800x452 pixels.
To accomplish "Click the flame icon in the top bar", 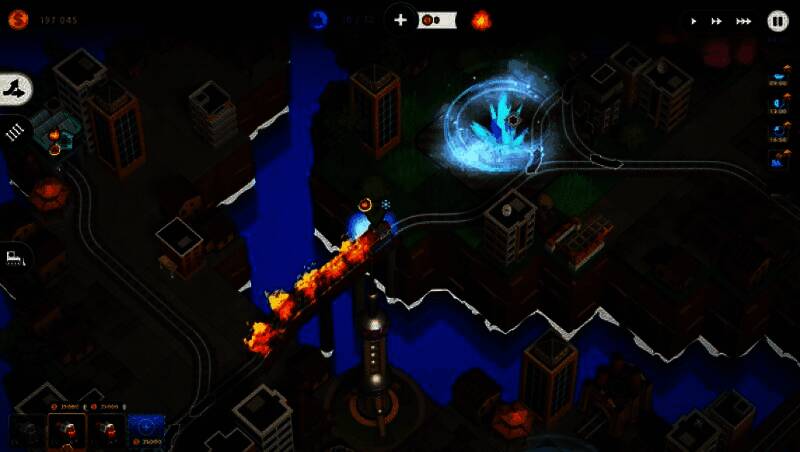I will [x=482, y=19].
